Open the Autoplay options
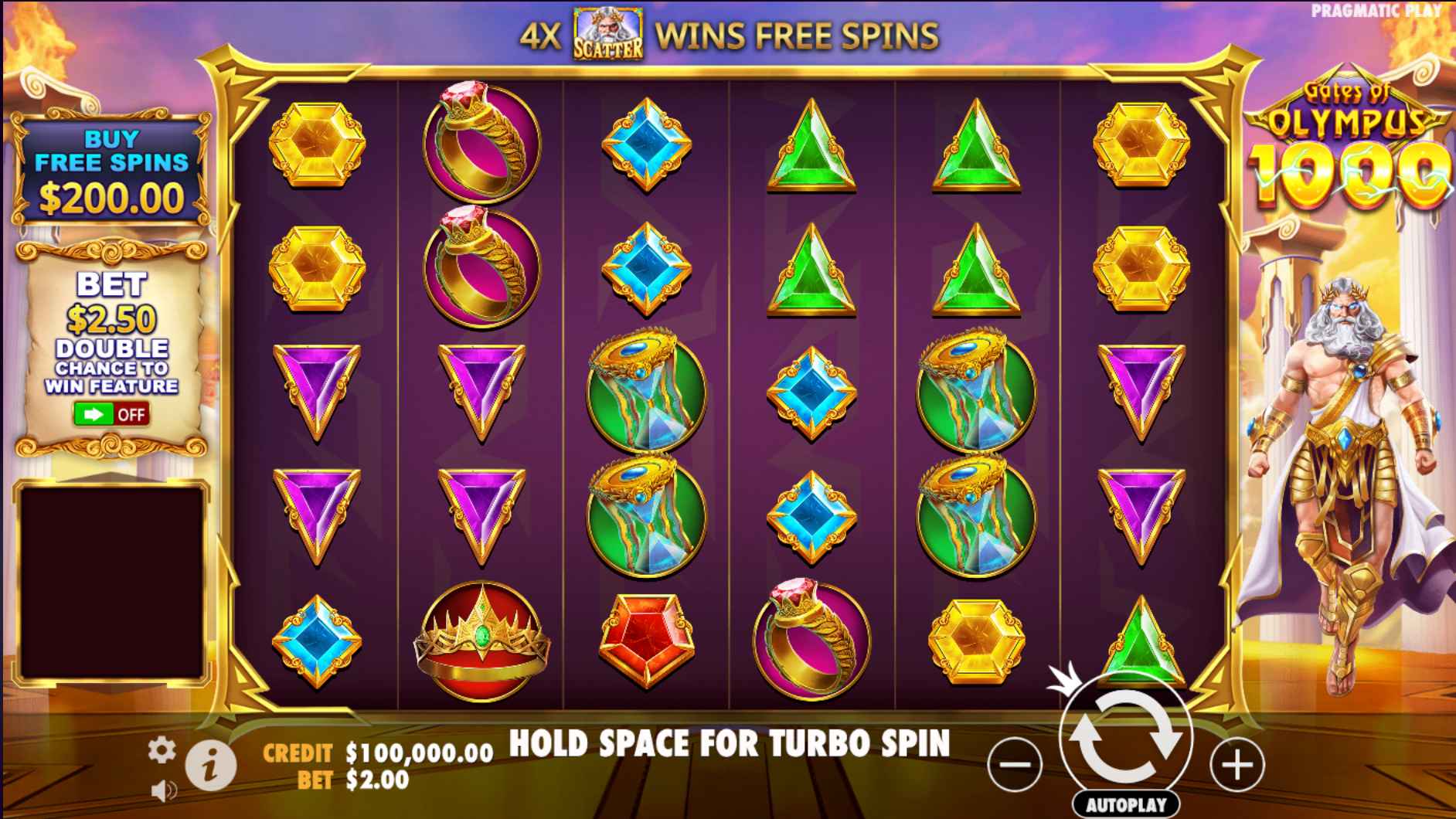This screenshot has width=1456, height=819. point(1126,804)
